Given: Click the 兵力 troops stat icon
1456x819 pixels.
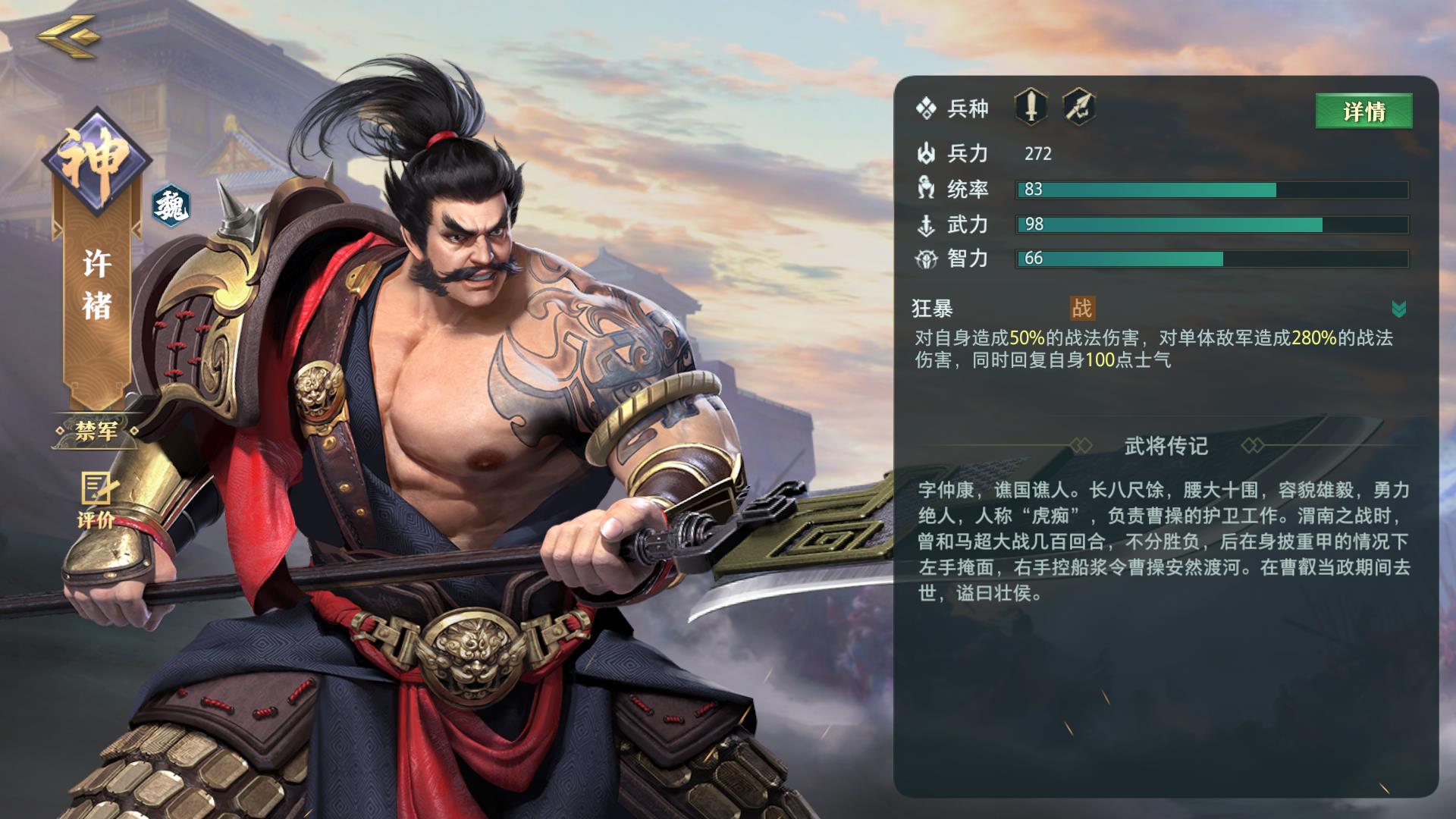Looking at the screenshot, I should tap(927, 154).
